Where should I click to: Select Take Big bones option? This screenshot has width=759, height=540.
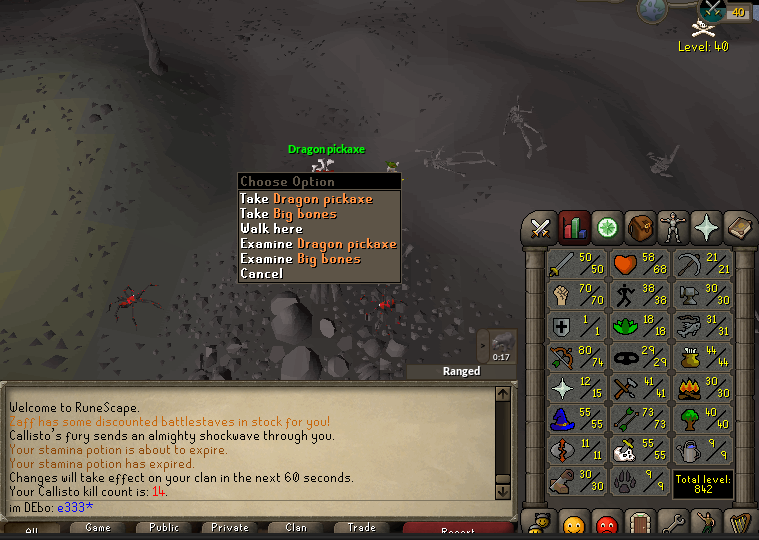click(288, 214)
